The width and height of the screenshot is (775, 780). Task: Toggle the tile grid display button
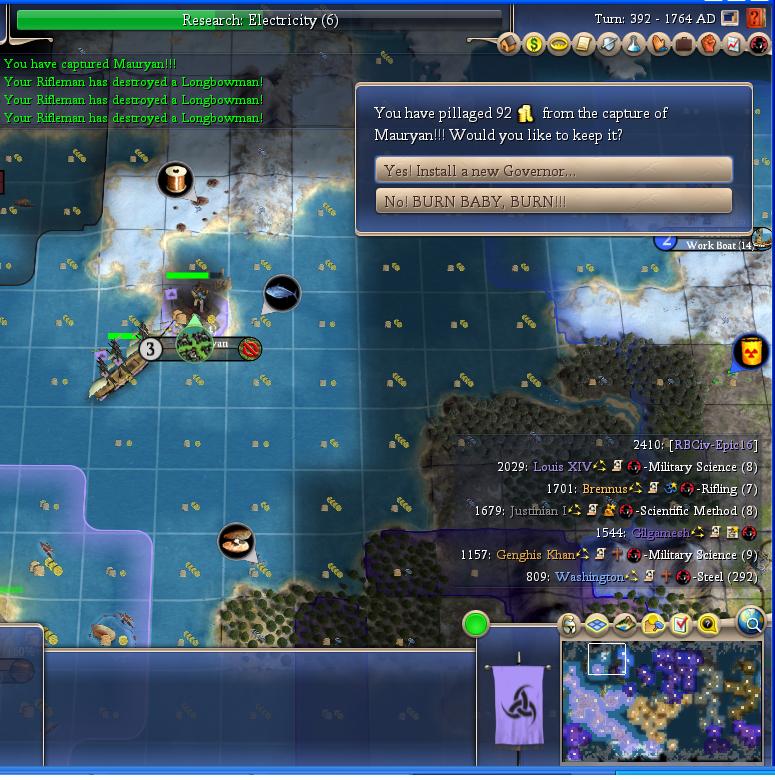(597, 625)
